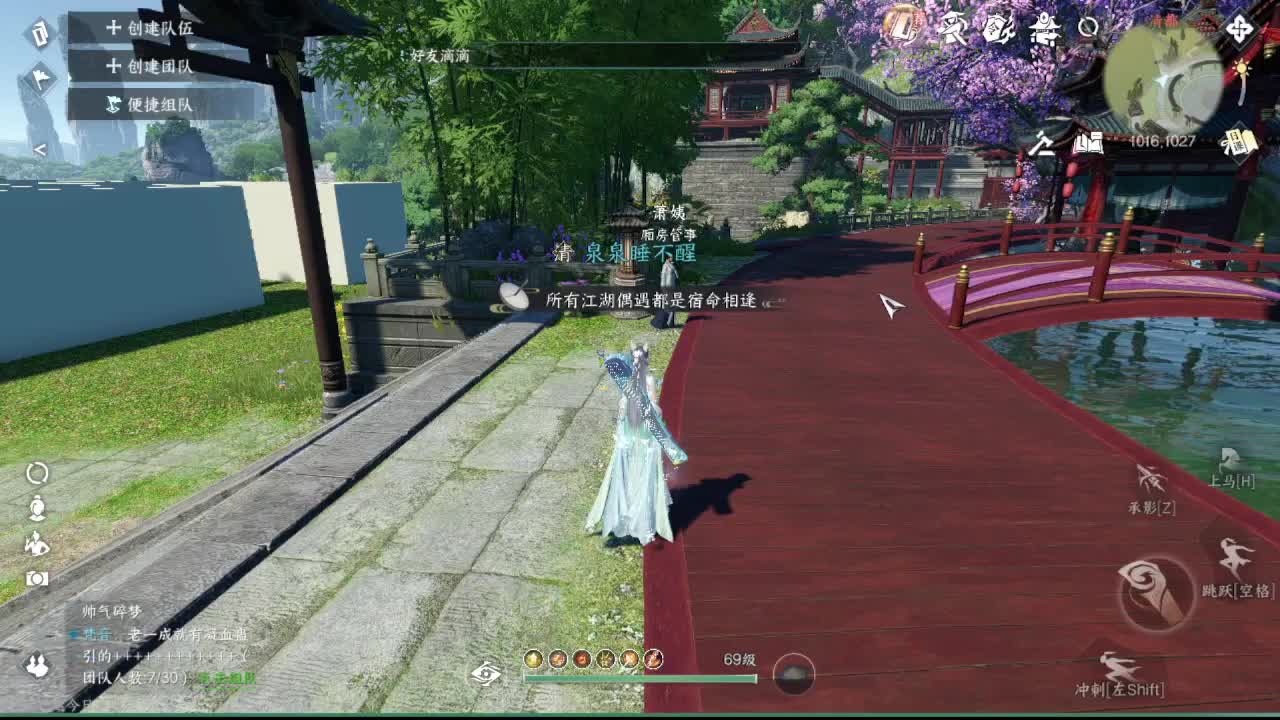Open the full map with the expand arrows icon

[x=1238, y=30]
